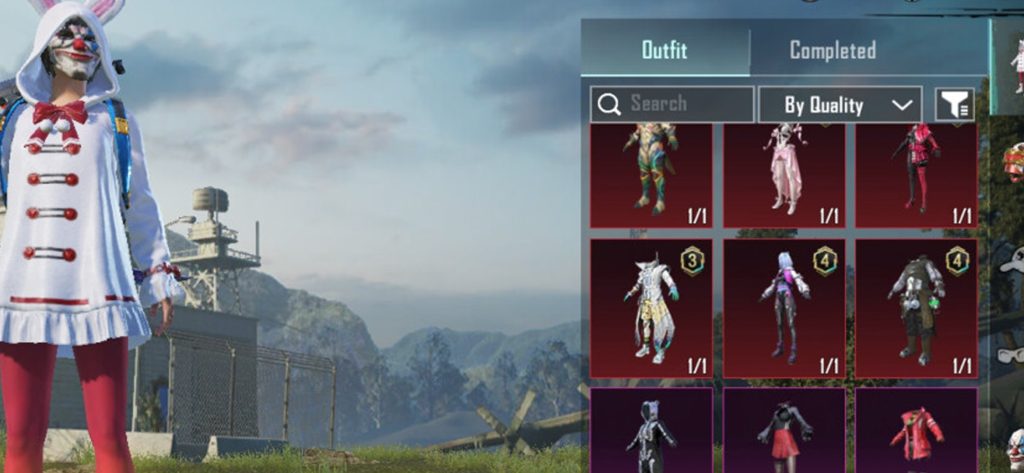Open the outfit filter funnel button
The width and height of the screenshot is (1024, 473).
tap(954, 104)
